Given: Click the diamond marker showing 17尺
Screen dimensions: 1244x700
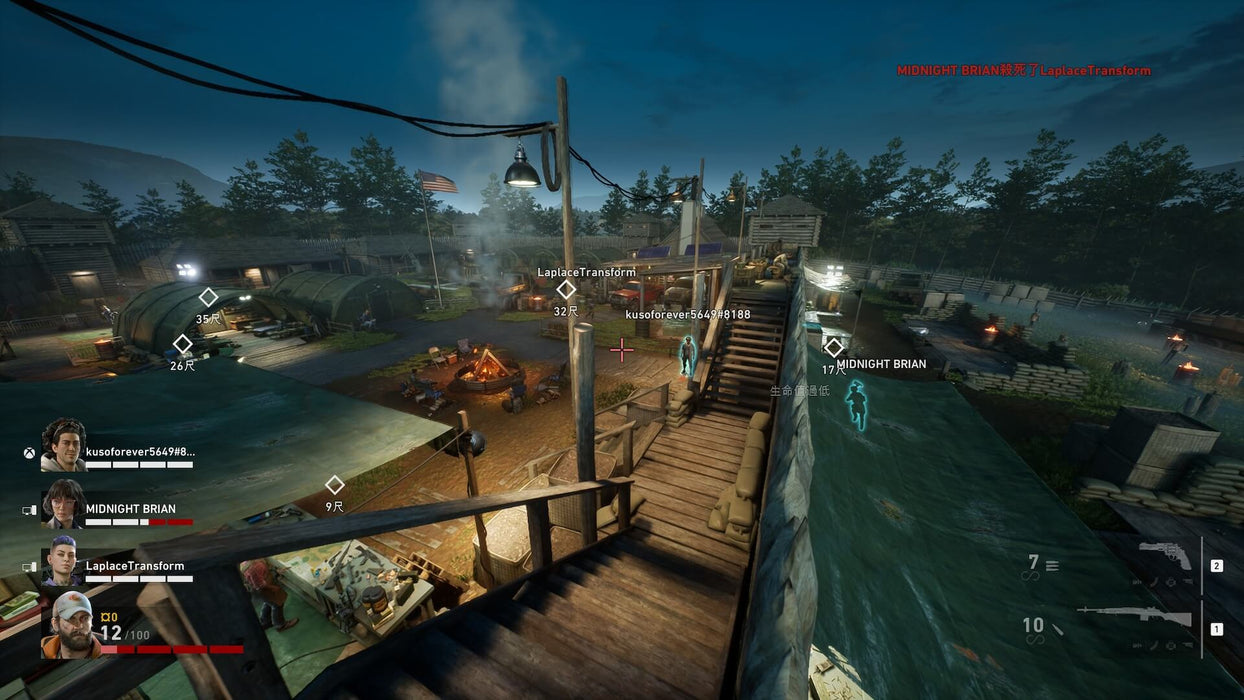Looking at the screenshot, I should [x=834, y=348].
